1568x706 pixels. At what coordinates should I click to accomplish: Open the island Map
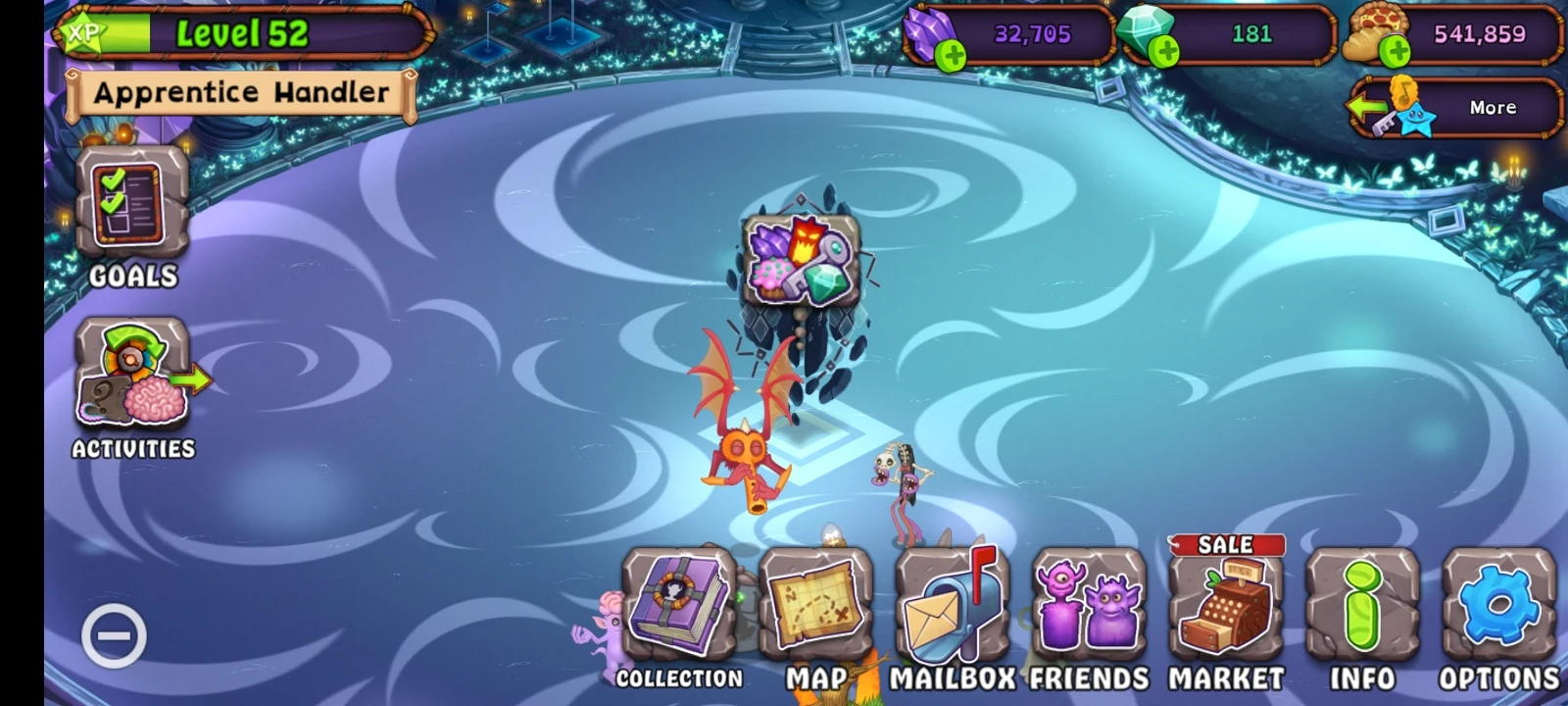(x=819, y=608)
